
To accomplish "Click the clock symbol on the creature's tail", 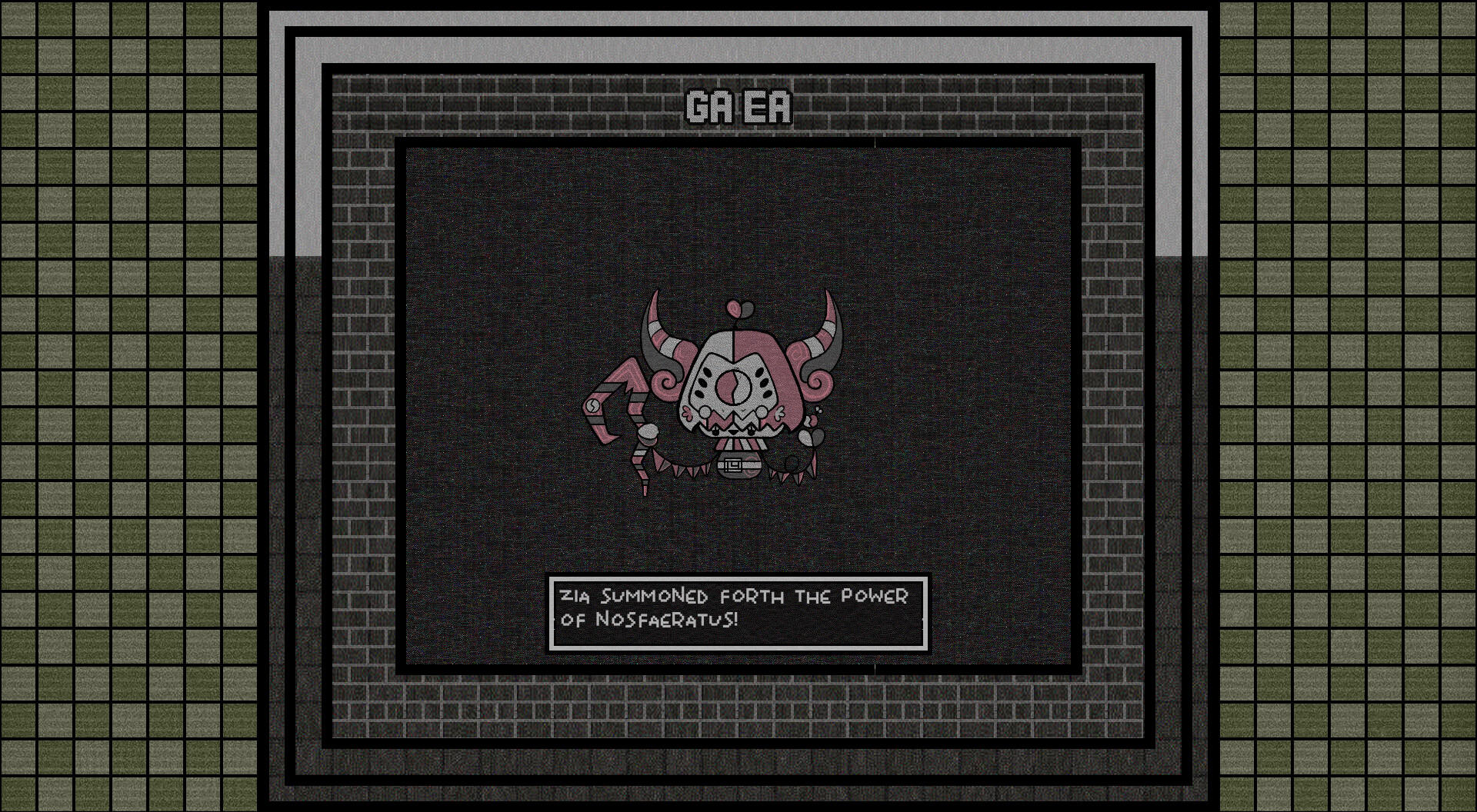I will (592, 404).
